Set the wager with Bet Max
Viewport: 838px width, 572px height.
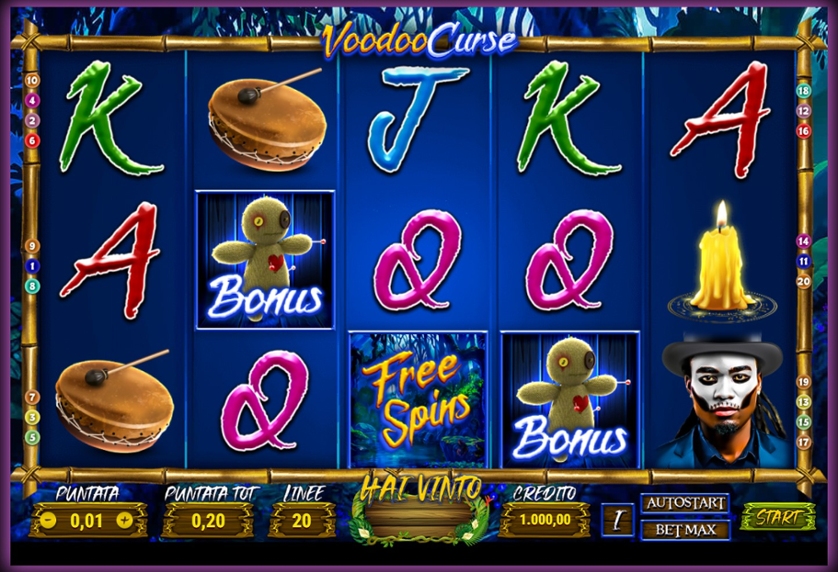coord(685,529)
